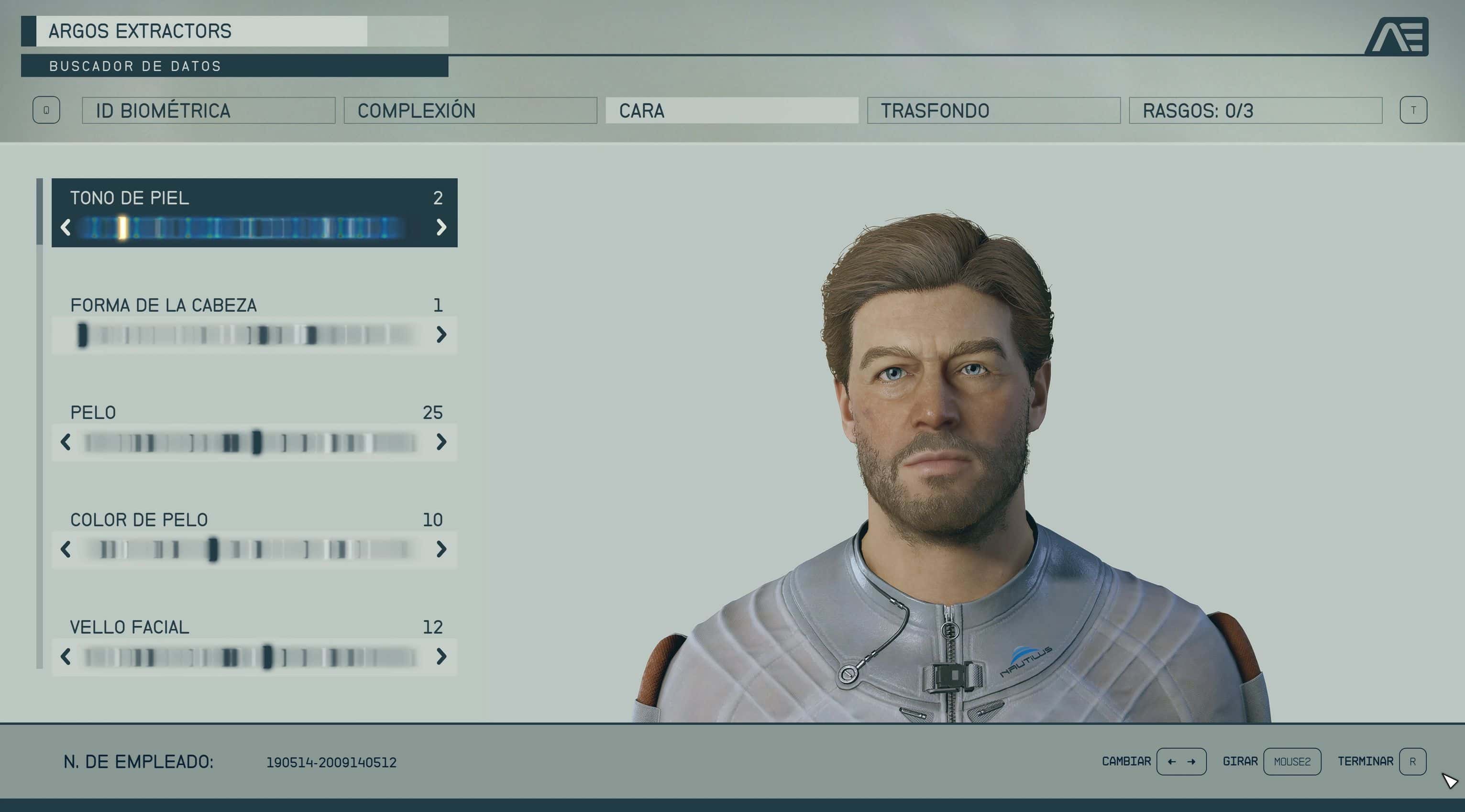Screen dimensions: 1465x812
Task: Pick the previous Vello Facial option
Action: tap(66, 657)
